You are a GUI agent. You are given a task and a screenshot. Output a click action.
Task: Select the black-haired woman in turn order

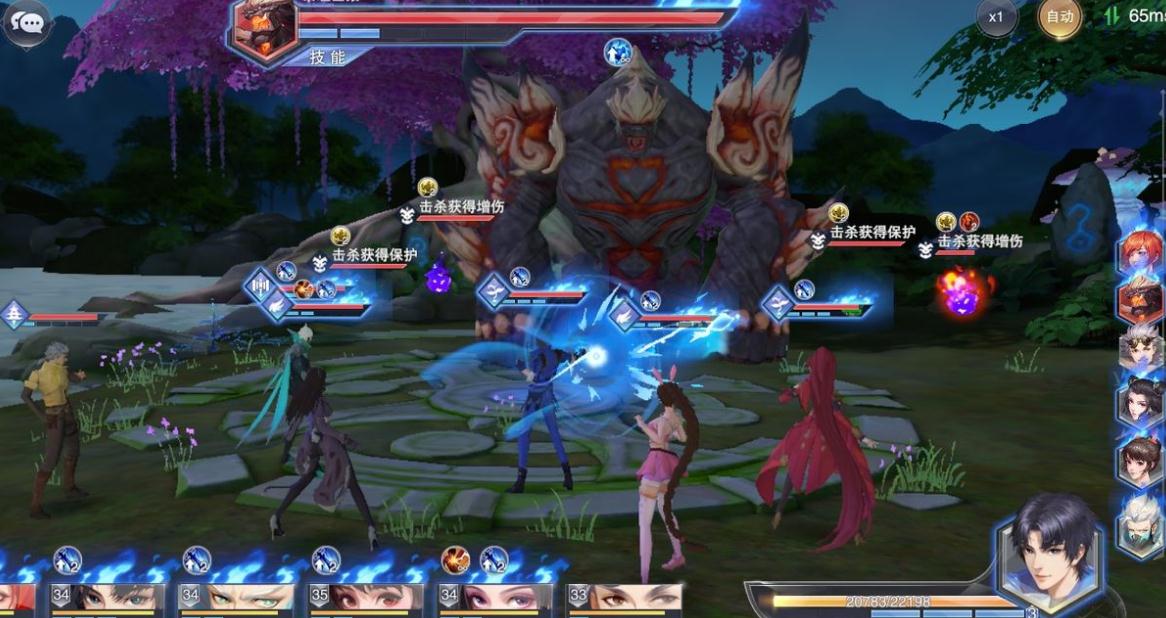tap(1141, 400)
